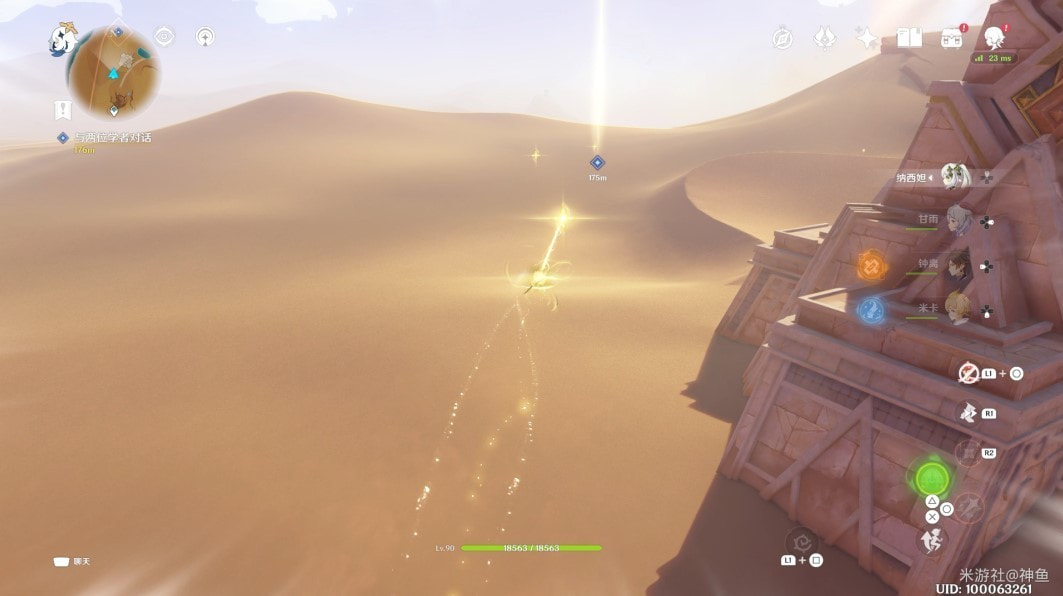Click the quest exclamation bookmark icon
1063x596 pixels.
[x=63, y=110]
